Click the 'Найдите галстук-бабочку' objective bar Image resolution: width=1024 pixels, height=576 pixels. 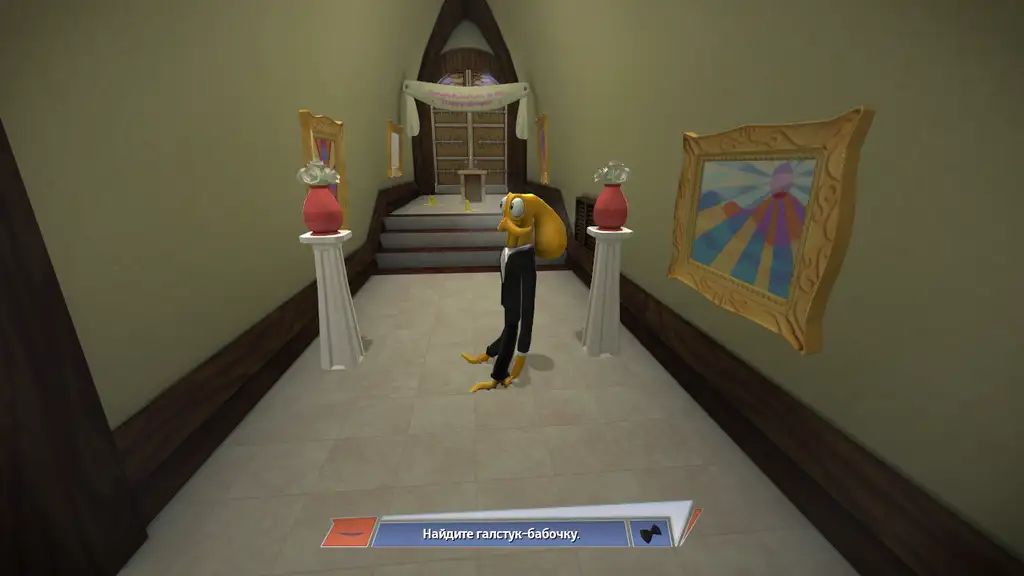click(500, 534)
